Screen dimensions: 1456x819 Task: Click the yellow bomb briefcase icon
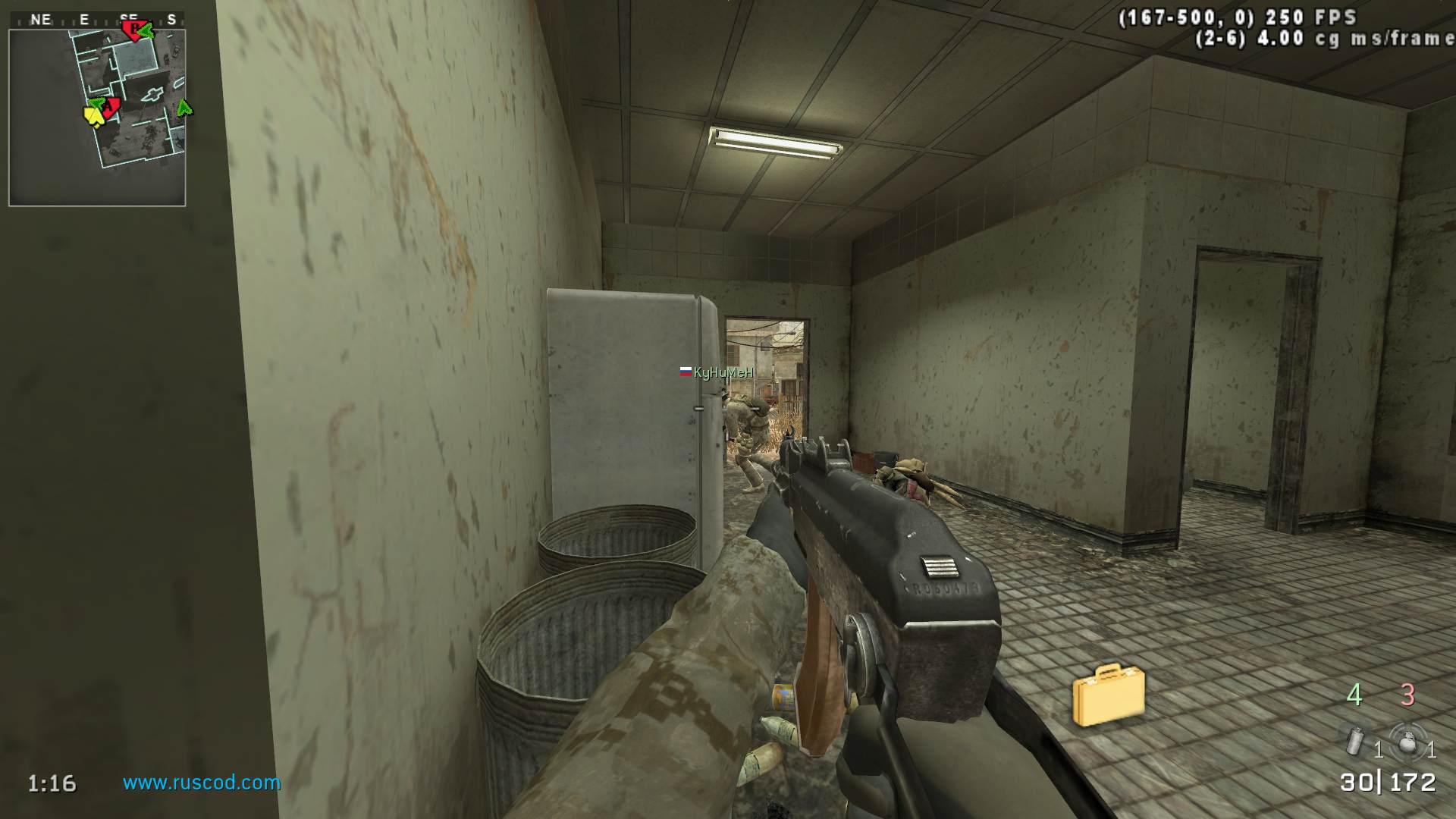tap(1108, 694)
